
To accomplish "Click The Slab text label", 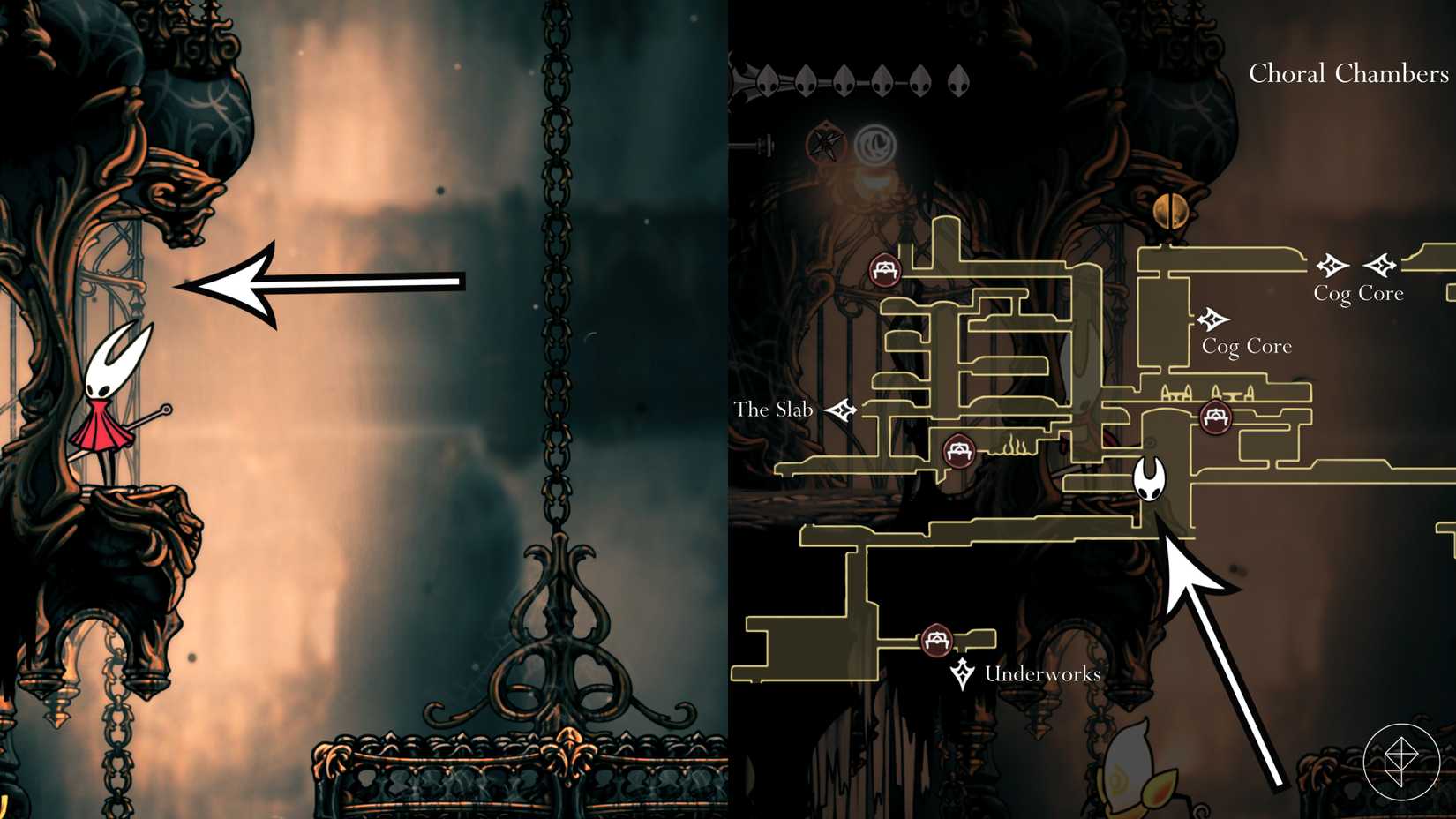I will tap(775, 409).
